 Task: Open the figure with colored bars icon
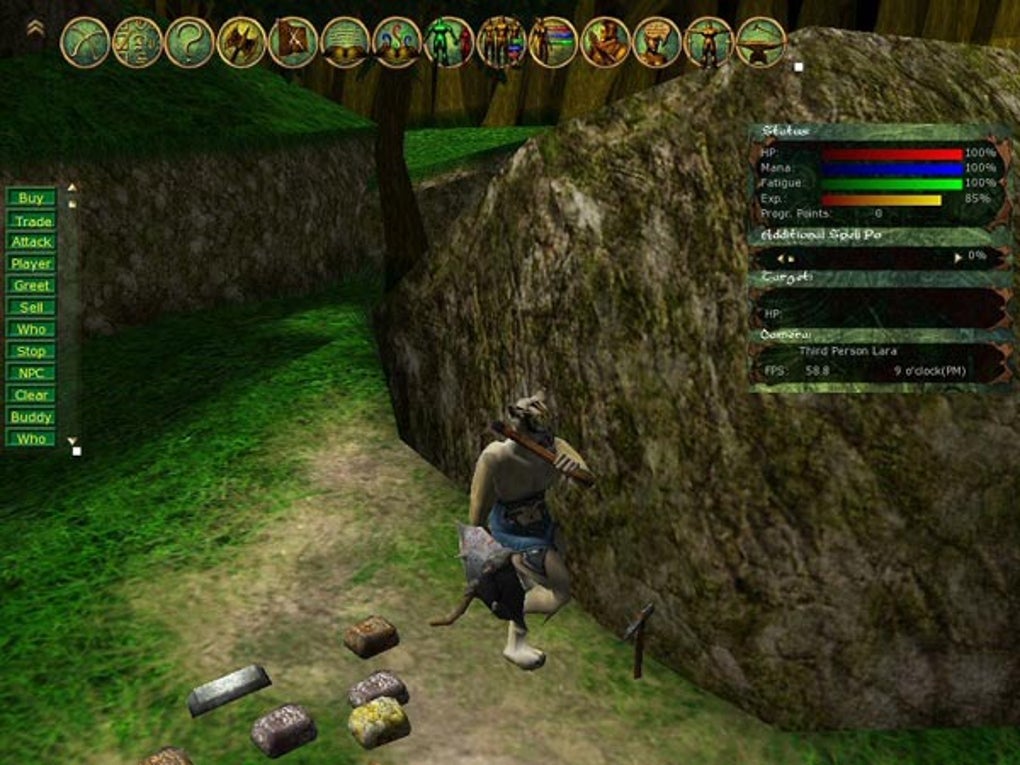553,43
